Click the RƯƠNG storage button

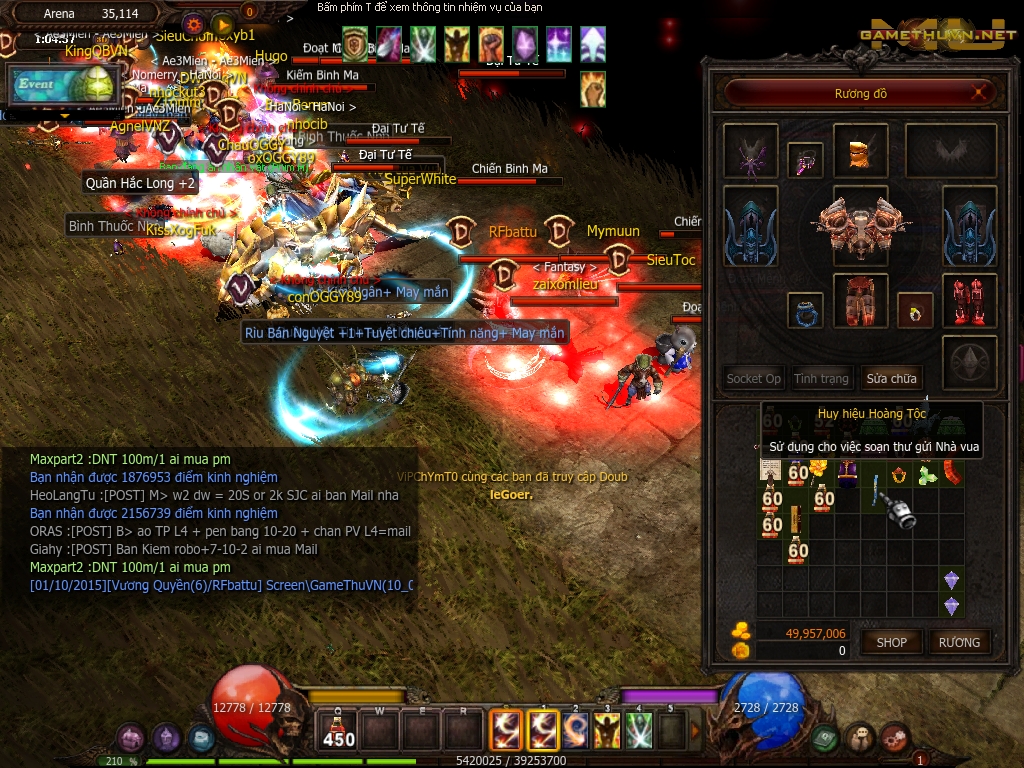(x=959, y=642)
